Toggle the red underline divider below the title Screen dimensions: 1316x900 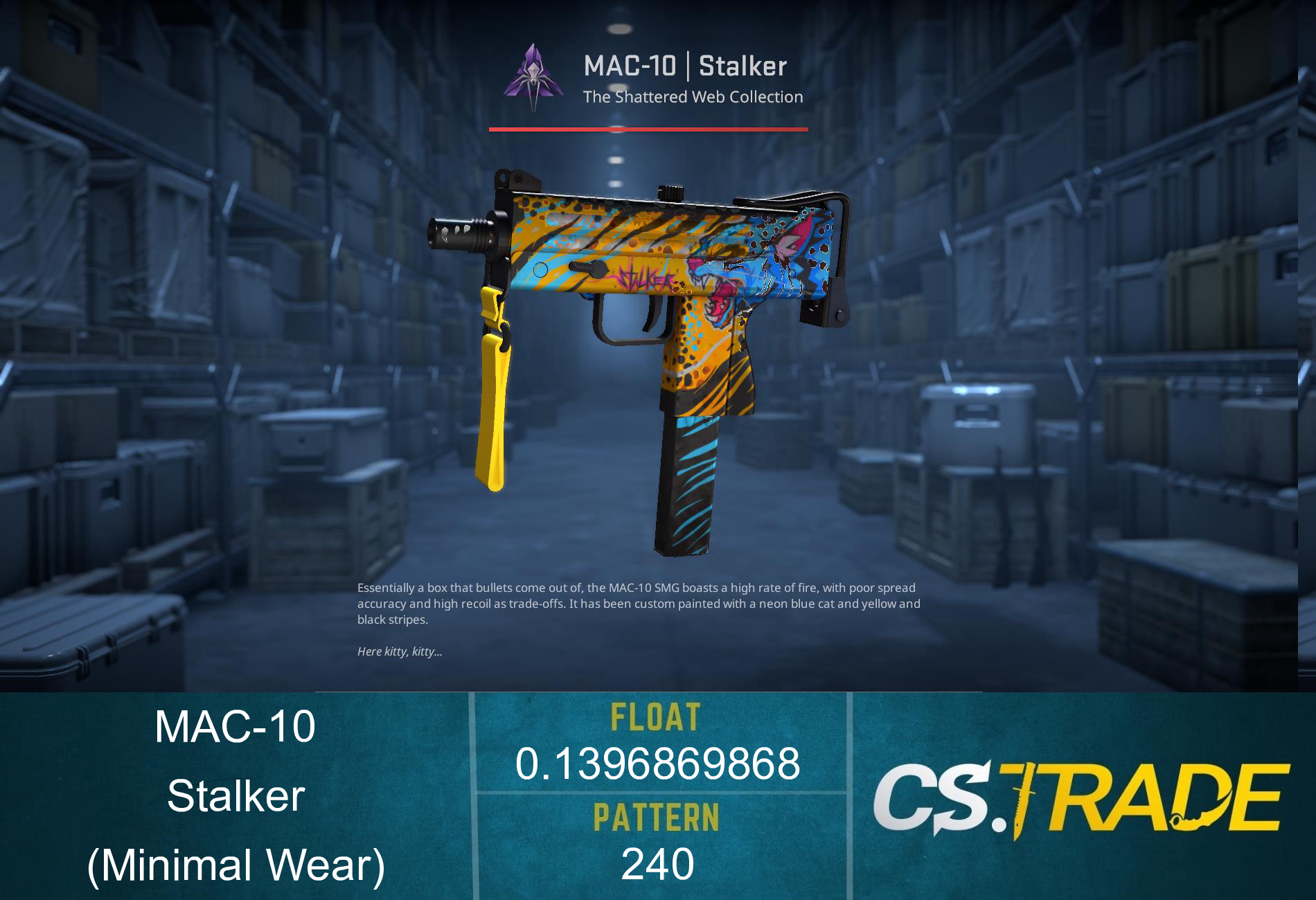point(648,128)
